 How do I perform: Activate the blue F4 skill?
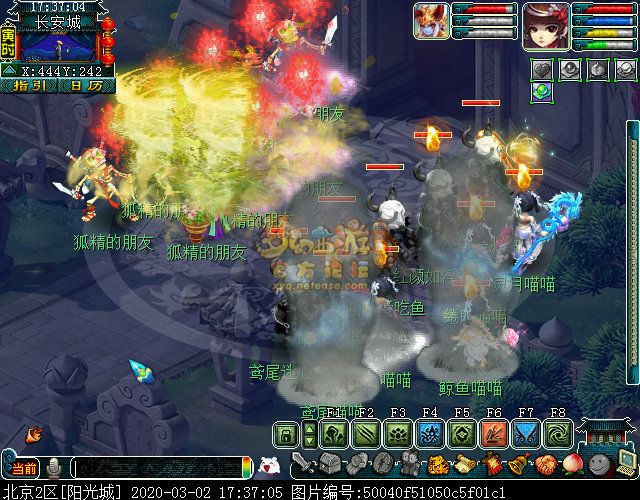[x=430, y=434]
